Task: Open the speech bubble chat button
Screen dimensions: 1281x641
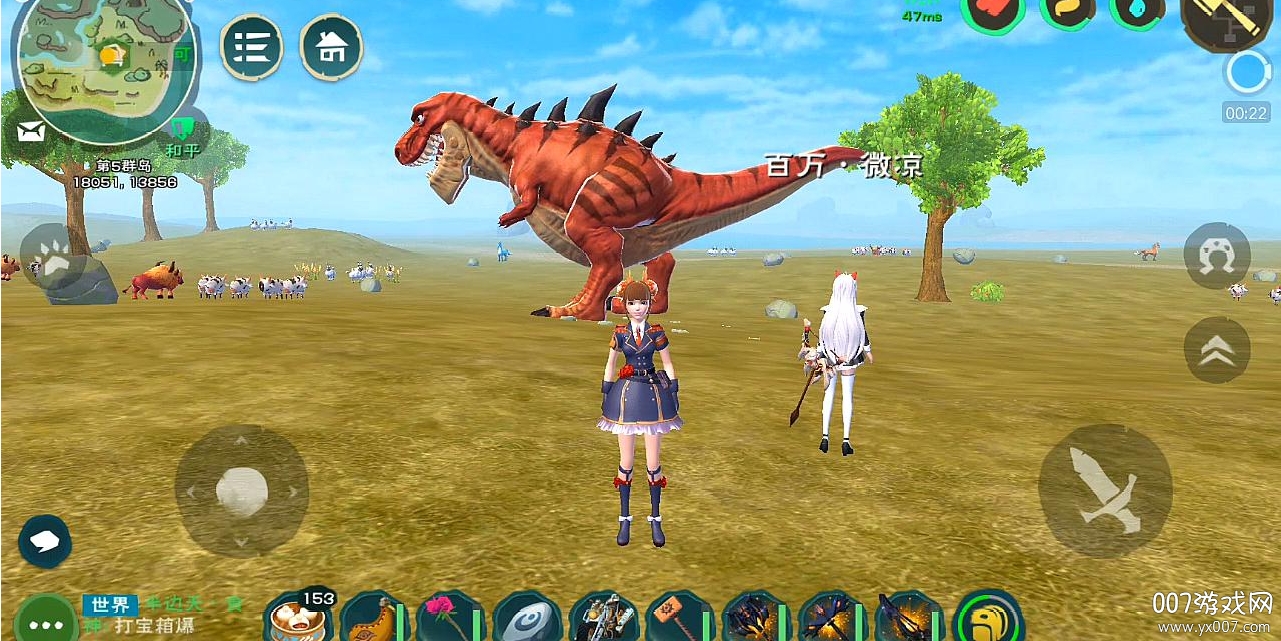Action: point(44,541)
